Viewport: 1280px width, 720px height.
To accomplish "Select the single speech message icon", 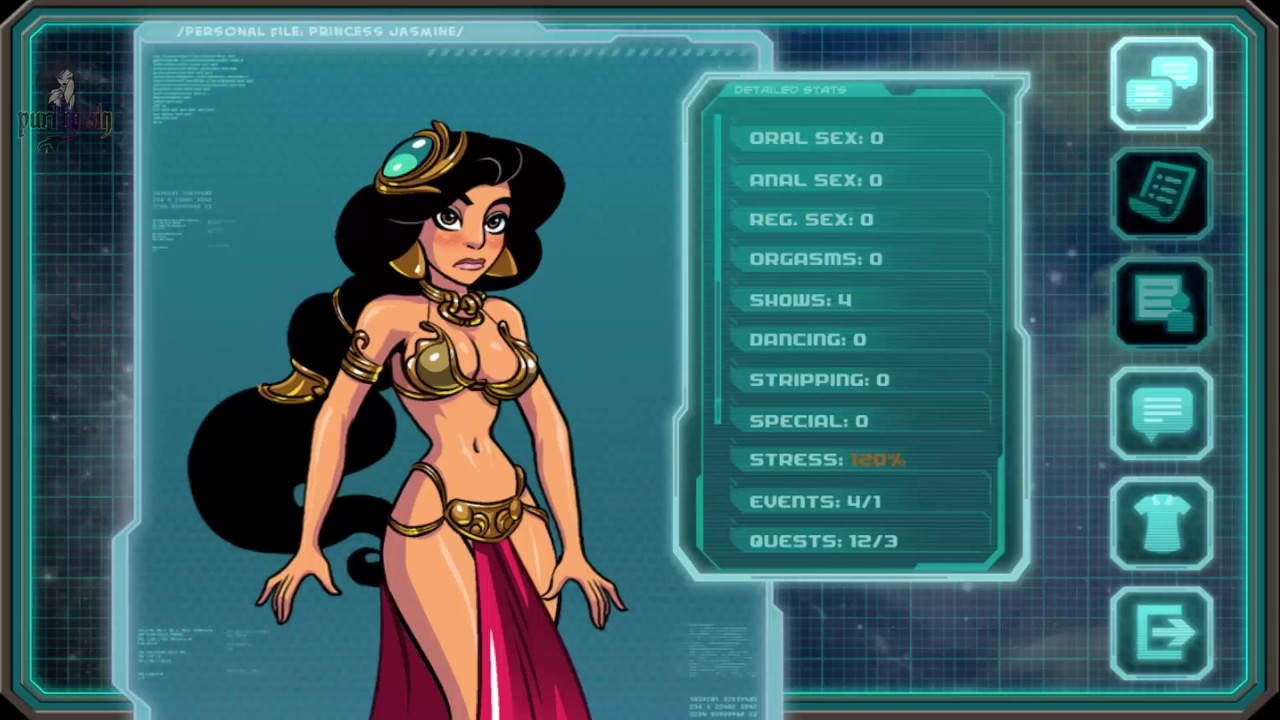I will click(1161, 414).
